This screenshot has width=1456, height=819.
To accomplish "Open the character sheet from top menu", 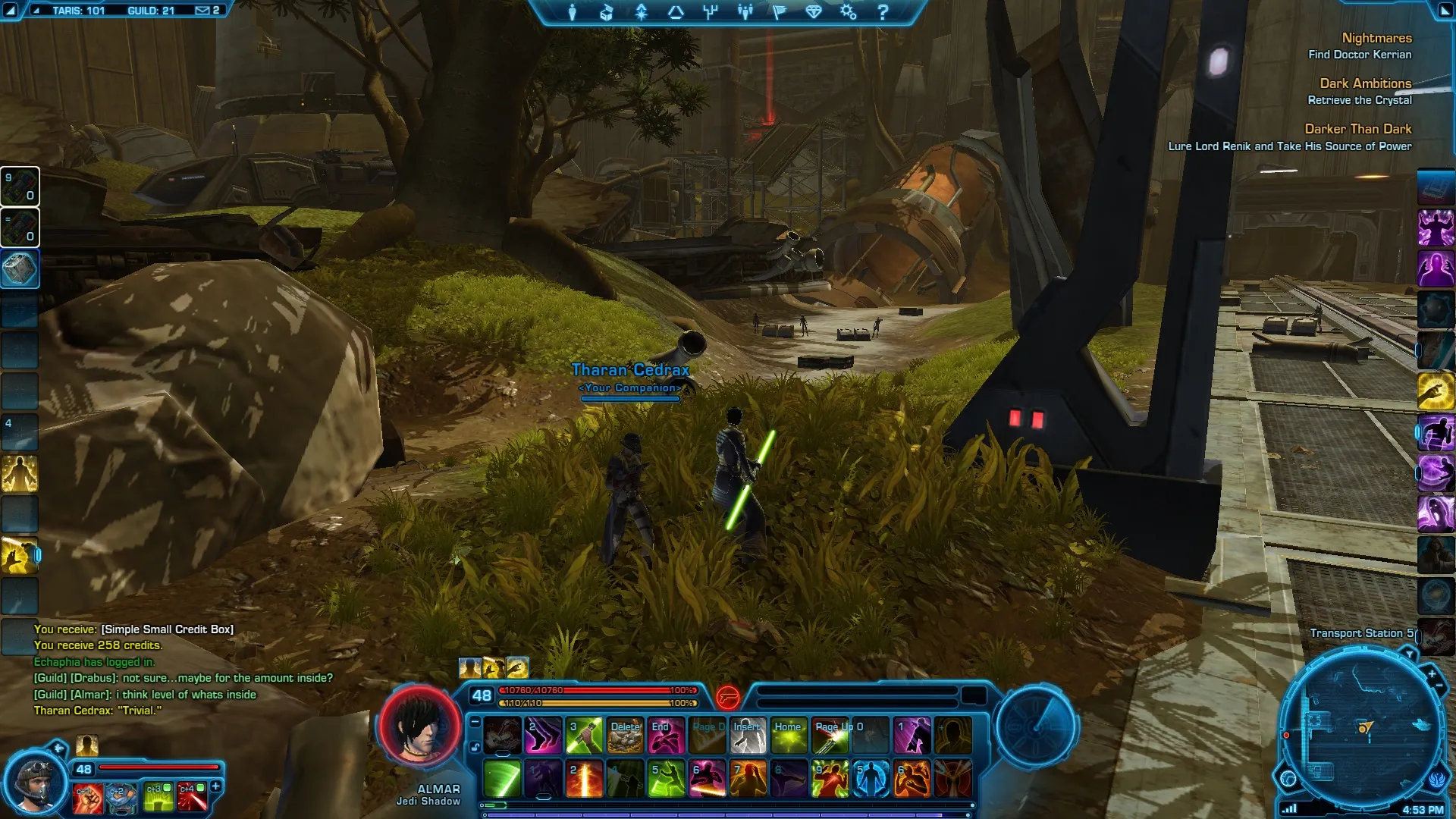I will (573, 12).
